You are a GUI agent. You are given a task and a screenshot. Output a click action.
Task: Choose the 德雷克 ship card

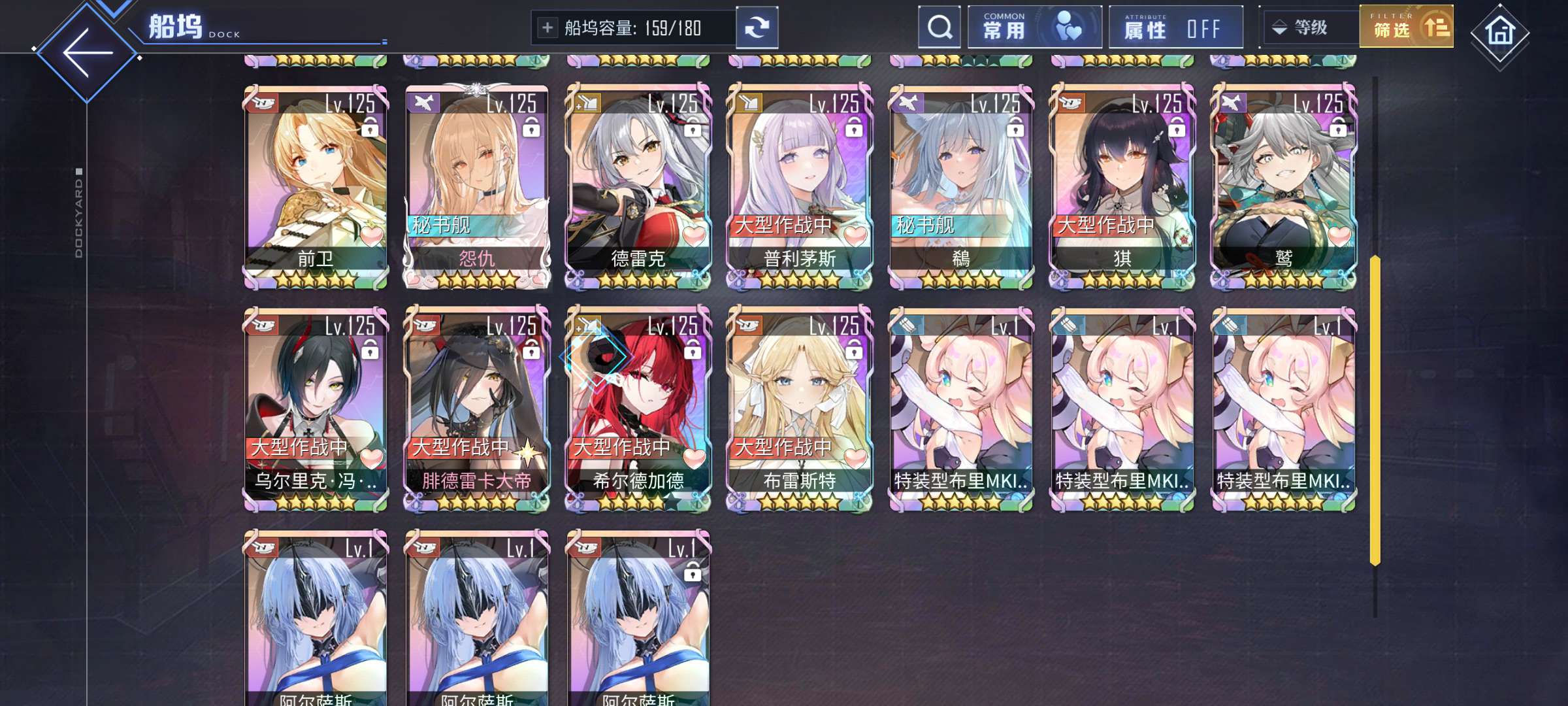click(638, 186)
